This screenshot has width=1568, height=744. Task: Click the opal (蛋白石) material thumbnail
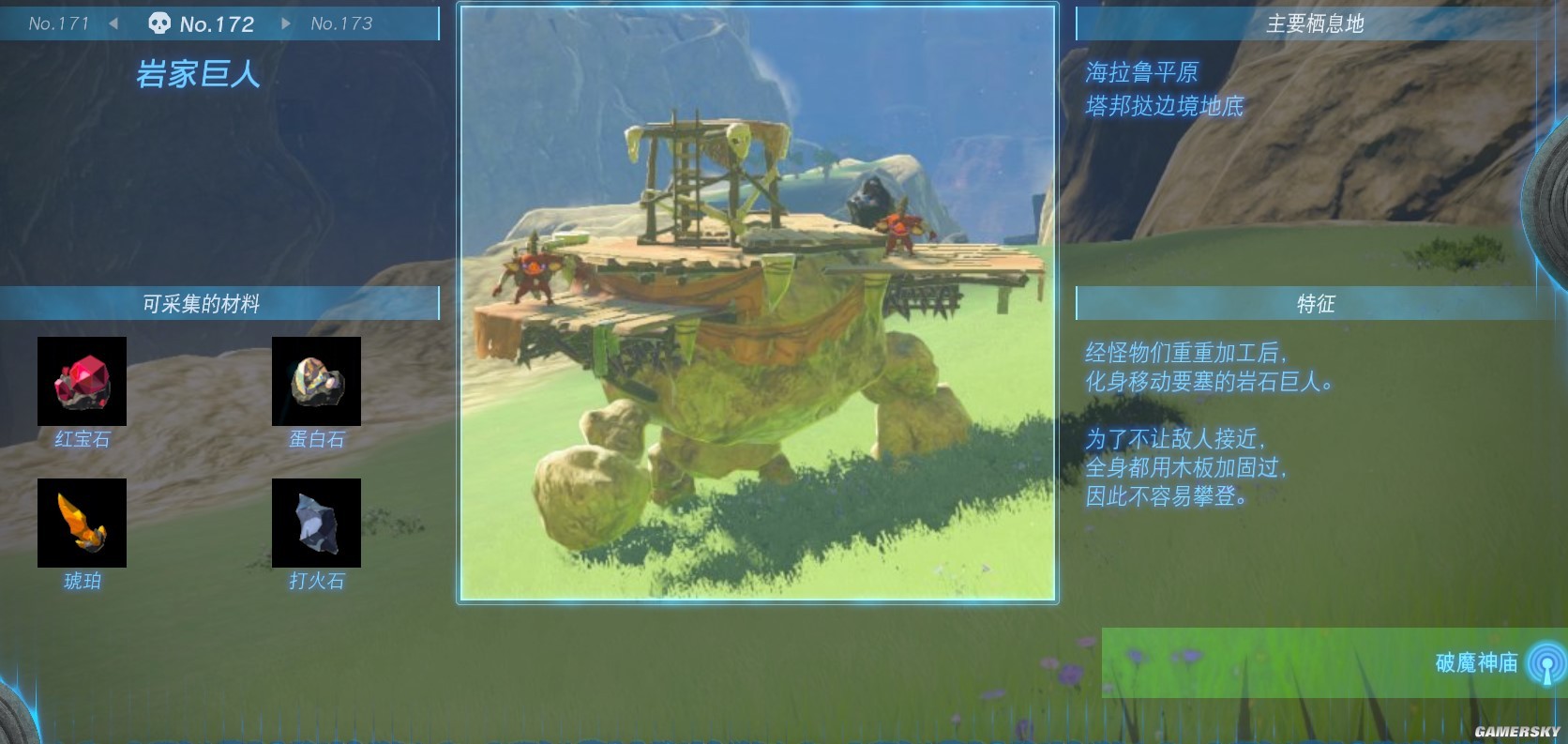point(316,381)
